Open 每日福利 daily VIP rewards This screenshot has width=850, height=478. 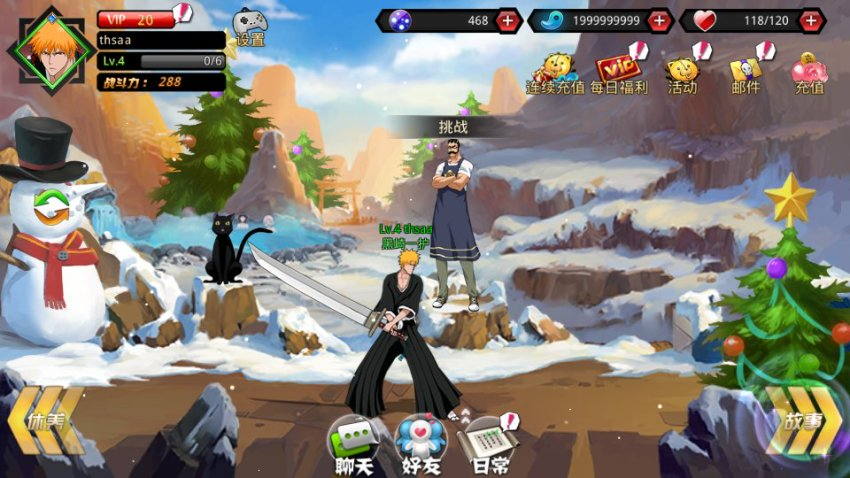click(x=619, y=72)
